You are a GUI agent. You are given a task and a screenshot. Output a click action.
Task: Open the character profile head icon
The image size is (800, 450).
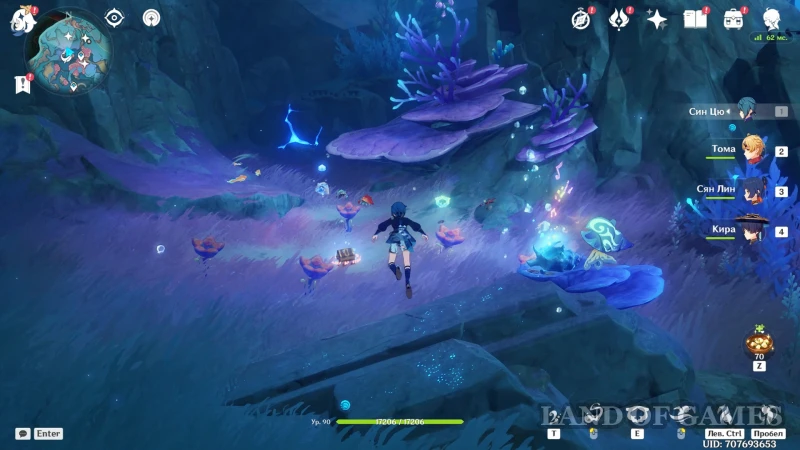click(x=771, y=19)
